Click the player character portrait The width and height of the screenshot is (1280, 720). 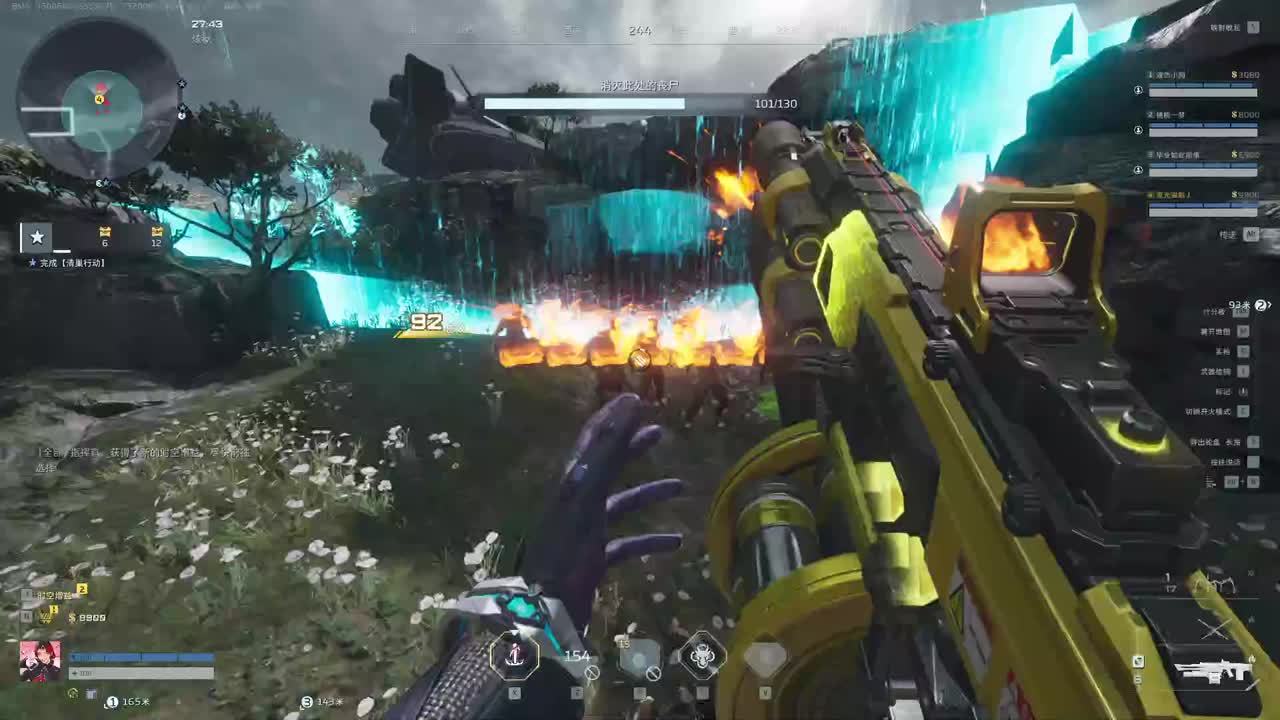pyautogui.click(x=40, y=661)
